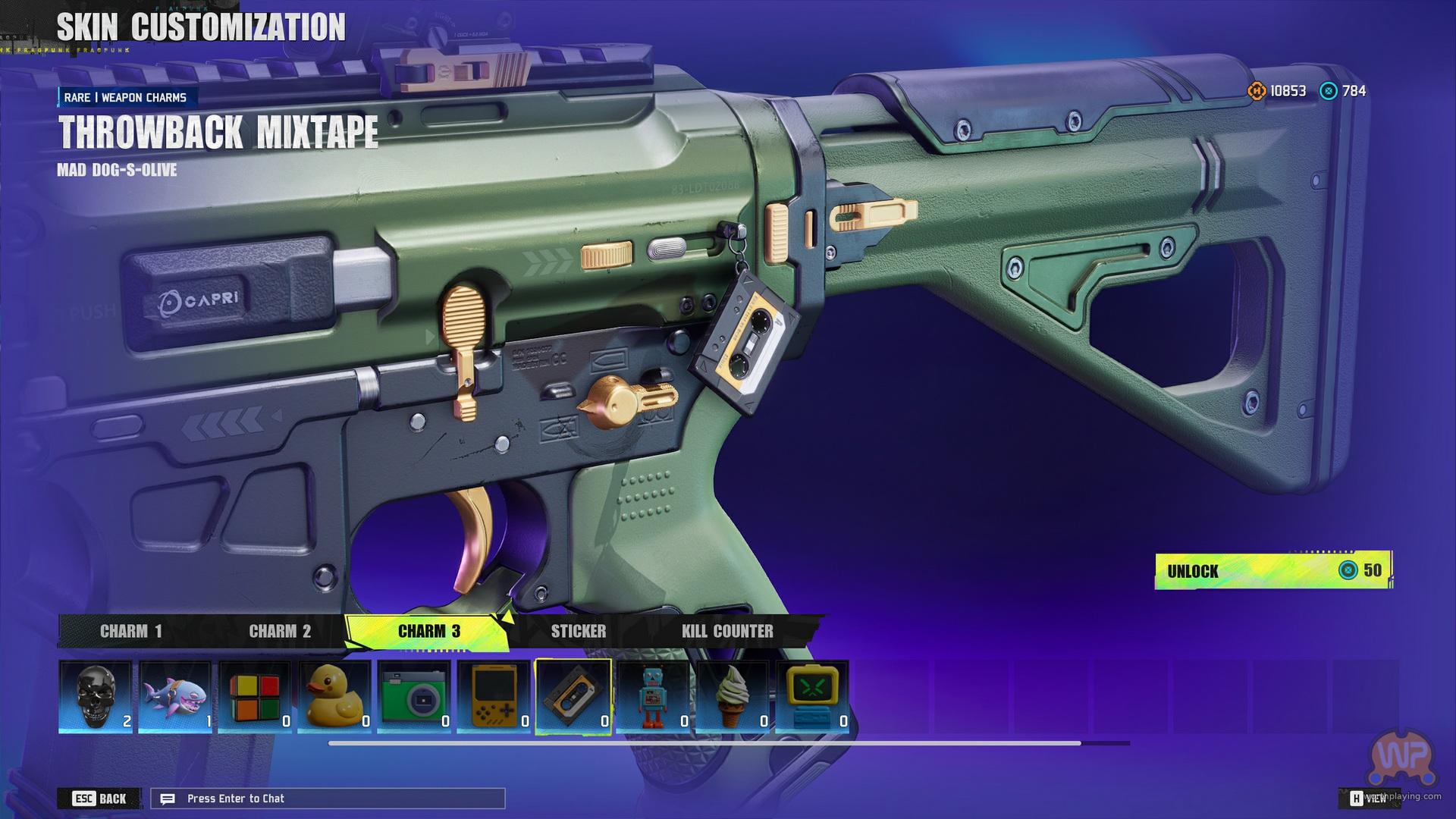Choose the shark charm
Image resolution: width=1456 pixels, height=819 pixels.
click(175, 696)
